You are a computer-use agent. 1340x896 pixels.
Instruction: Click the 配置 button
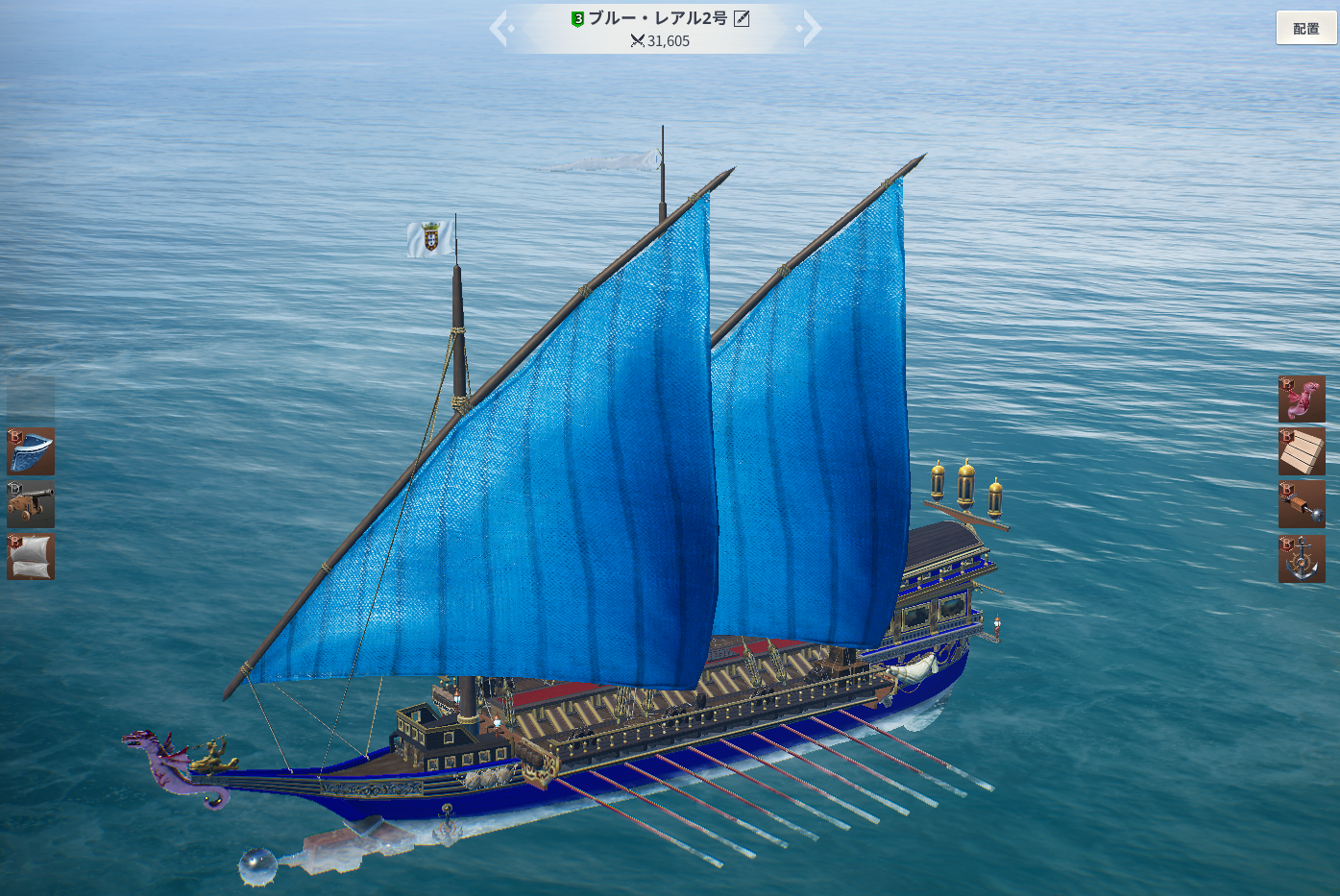[x=1305, y=28]
